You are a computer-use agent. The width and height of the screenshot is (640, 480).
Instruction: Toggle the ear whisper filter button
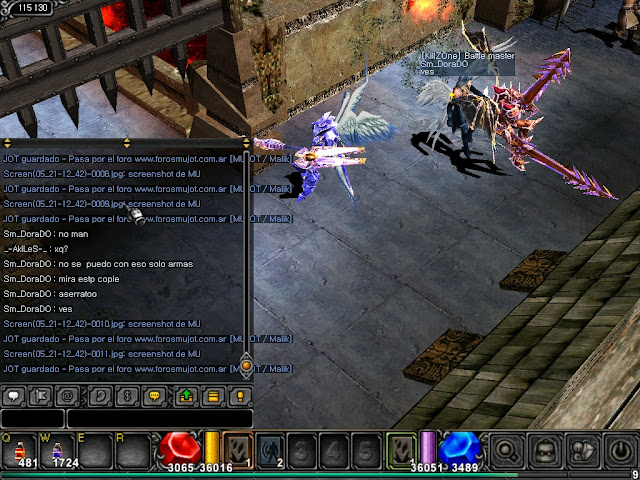[98, 396]
